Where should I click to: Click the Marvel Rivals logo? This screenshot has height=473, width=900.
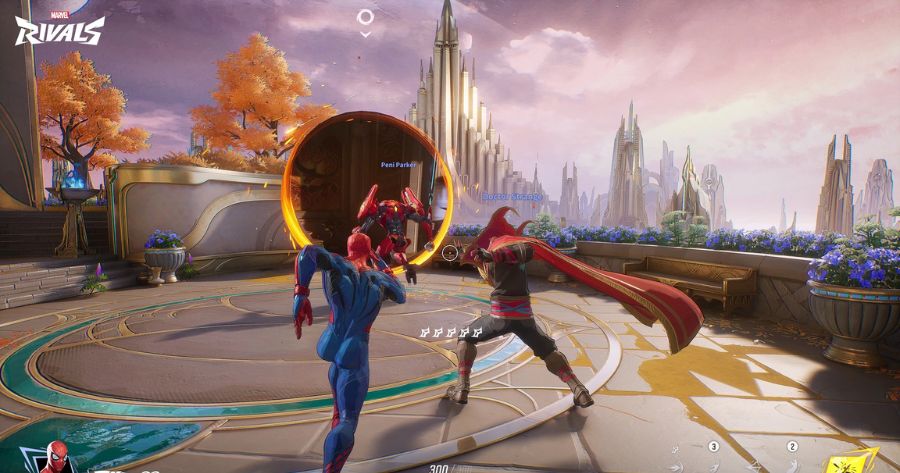(x=59, y=28)
